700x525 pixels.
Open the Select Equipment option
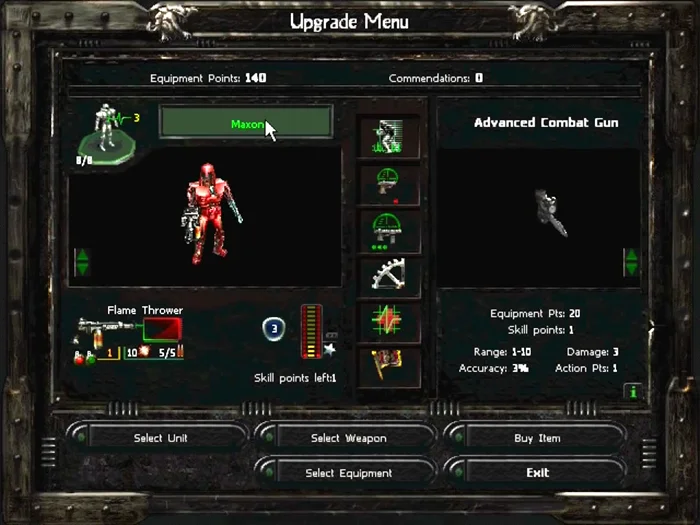click(x=348, y=473)
